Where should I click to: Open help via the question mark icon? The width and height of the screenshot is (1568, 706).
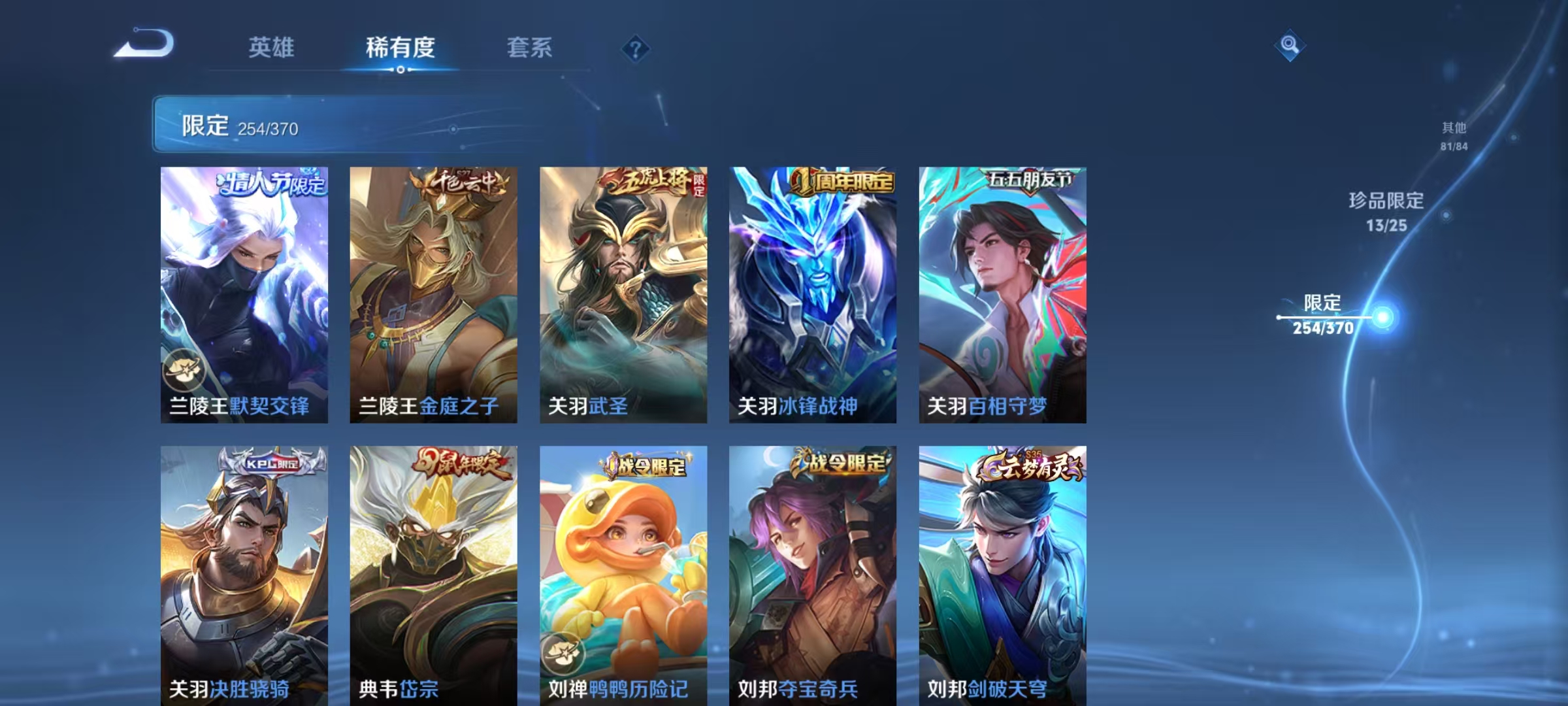(636, 49)
